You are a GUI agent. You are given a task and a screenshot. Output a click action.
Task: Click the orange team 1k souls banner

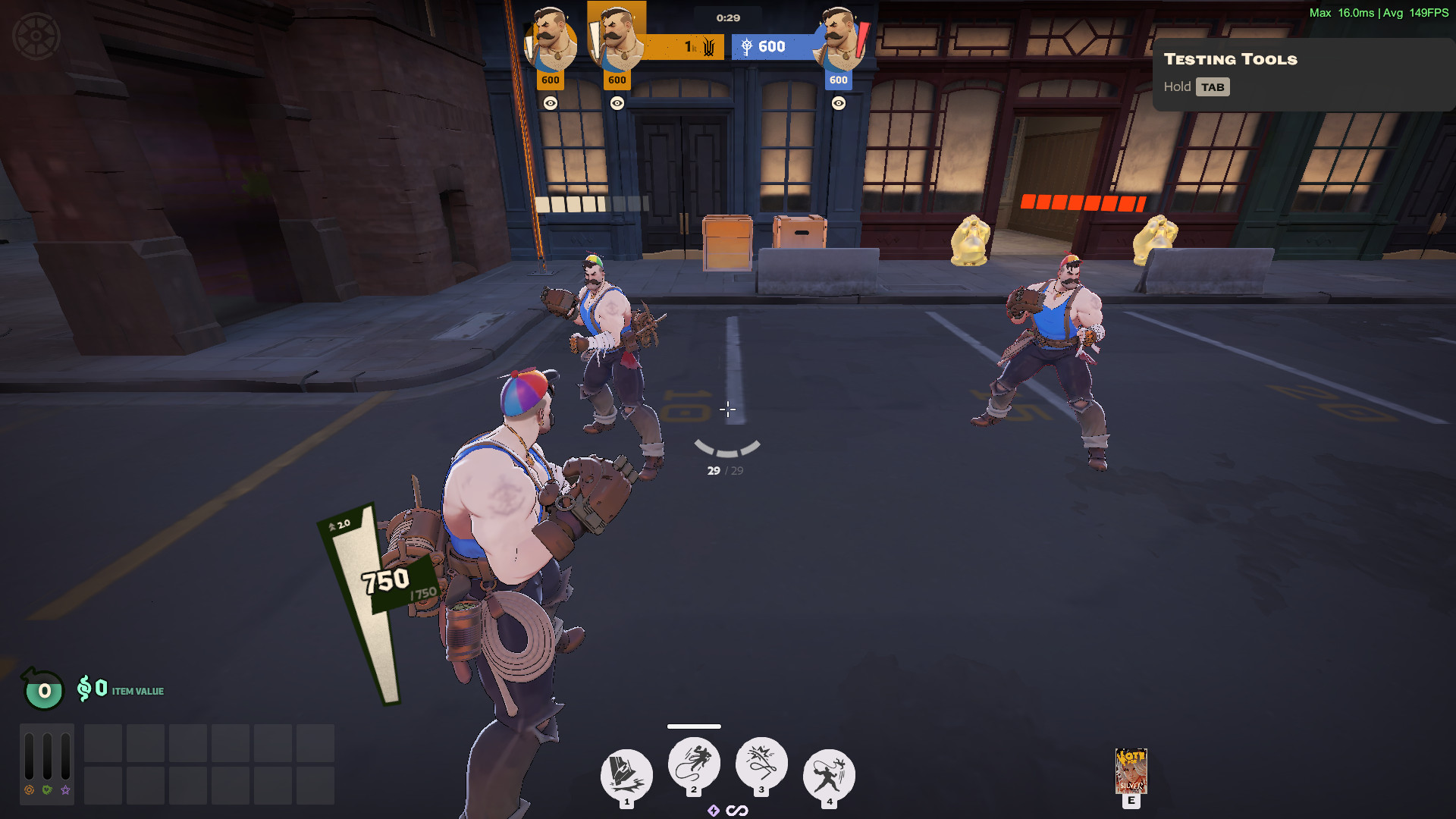(686, 47)
